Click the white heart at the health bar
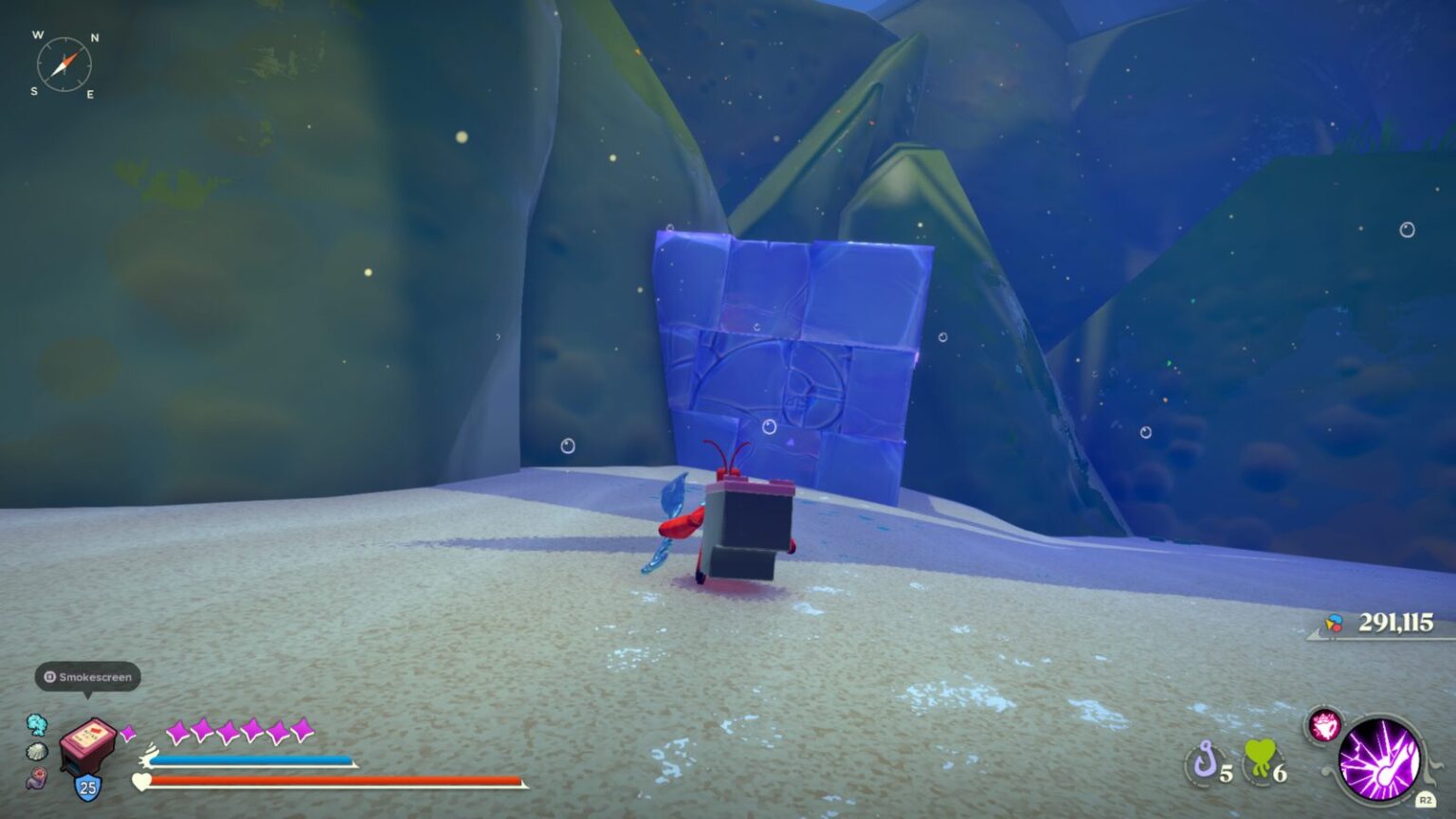 click(140, 781)
